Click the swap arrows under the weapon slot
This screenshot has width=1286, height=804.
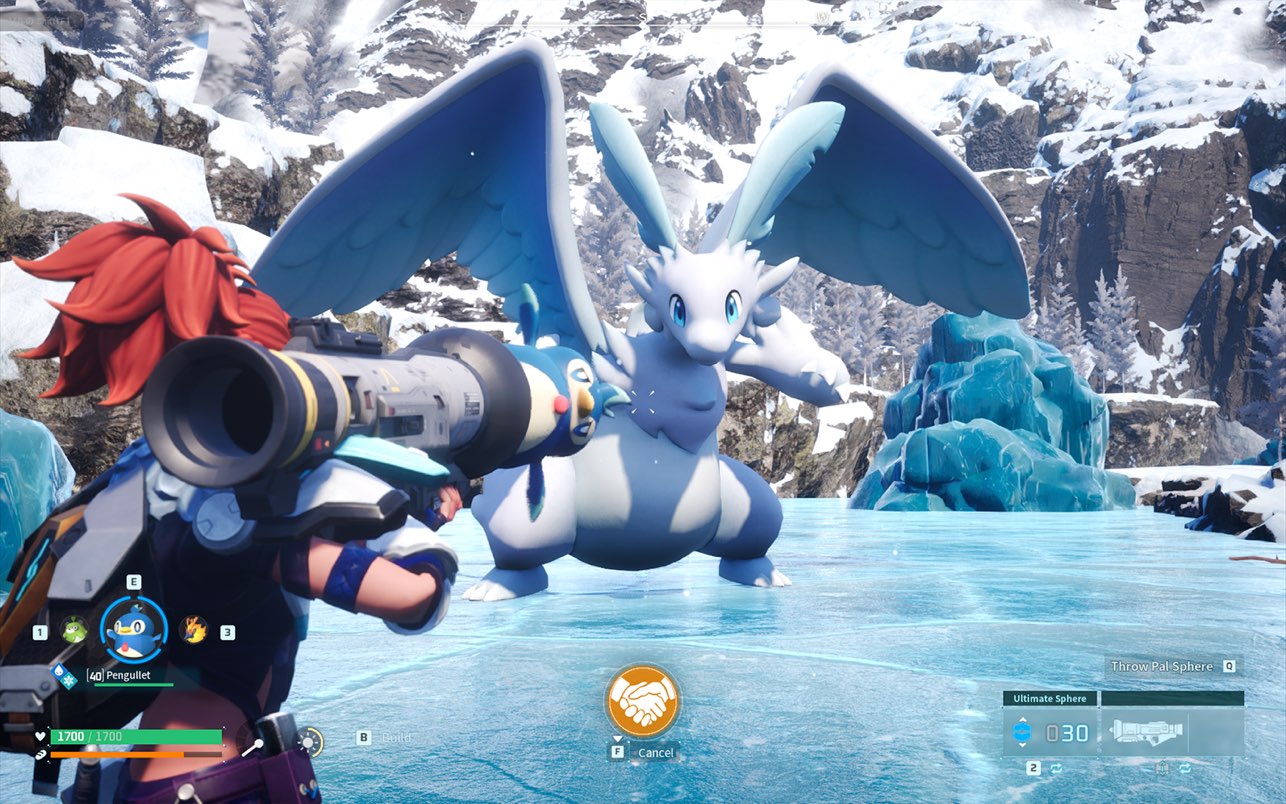[1185, 768]
